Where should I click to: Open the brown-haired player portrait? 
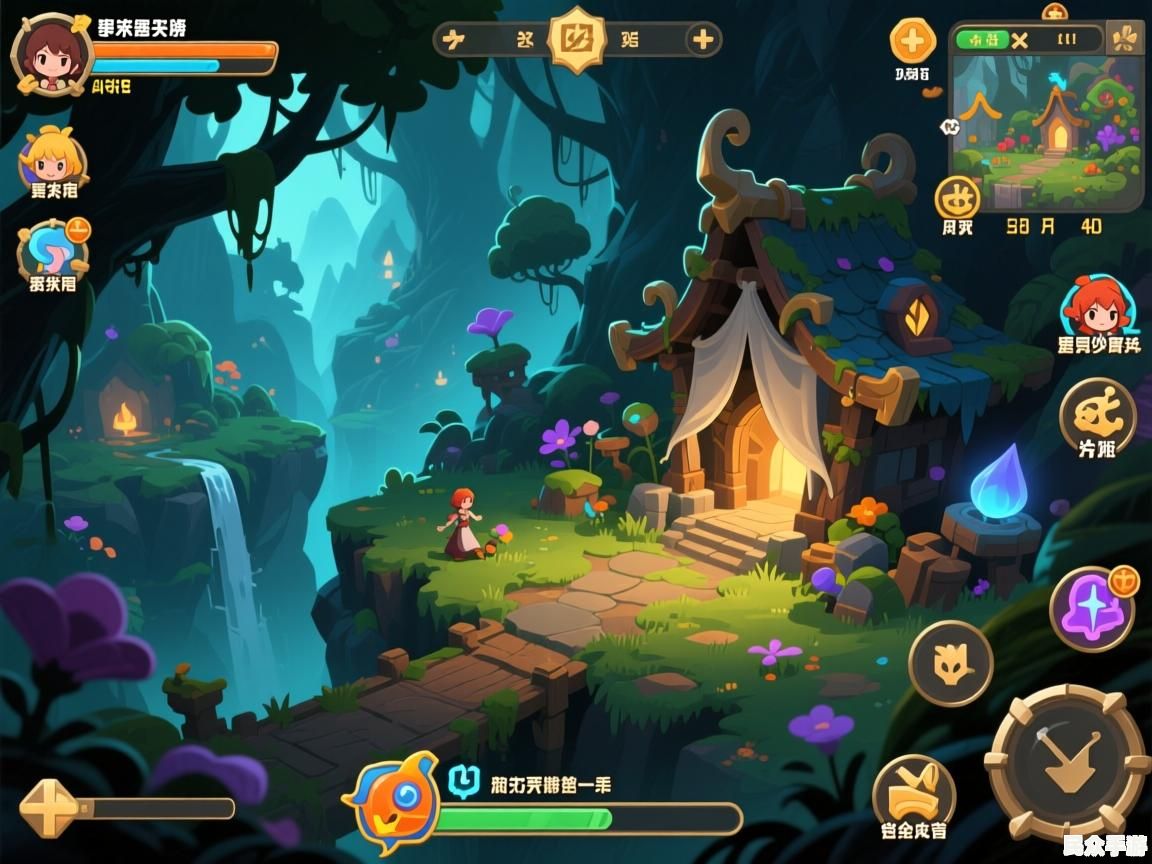(x=52, y=53)
